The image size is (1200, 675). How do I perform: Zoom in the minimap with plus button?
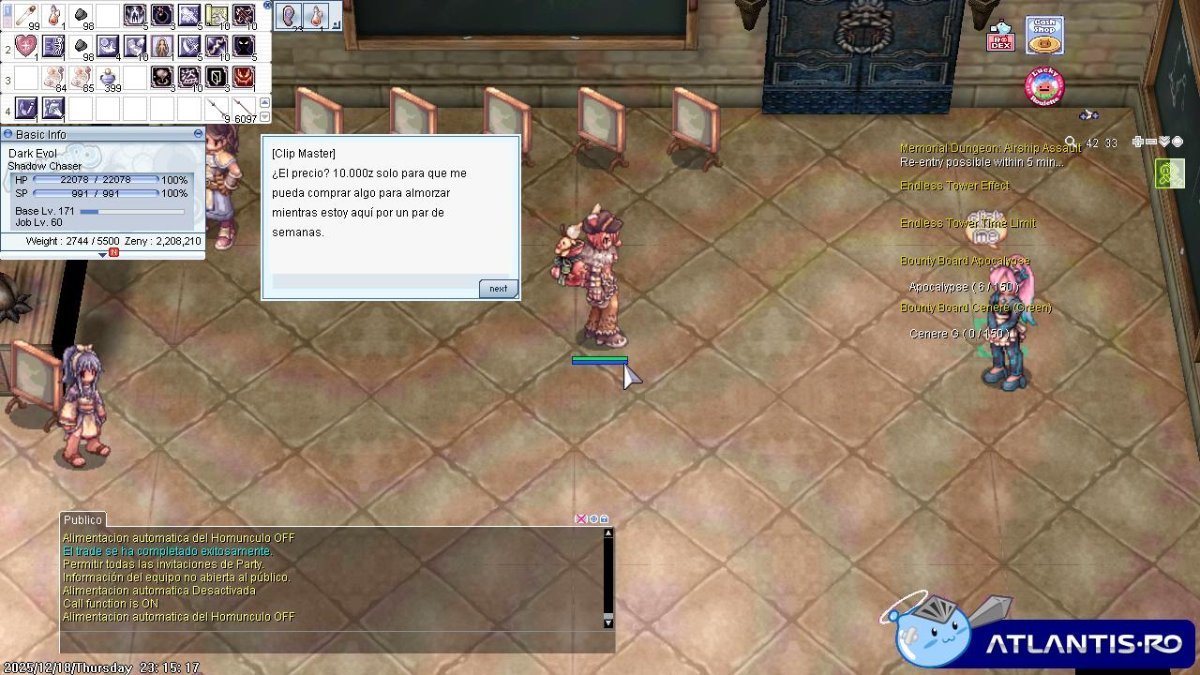[1138, 142]
